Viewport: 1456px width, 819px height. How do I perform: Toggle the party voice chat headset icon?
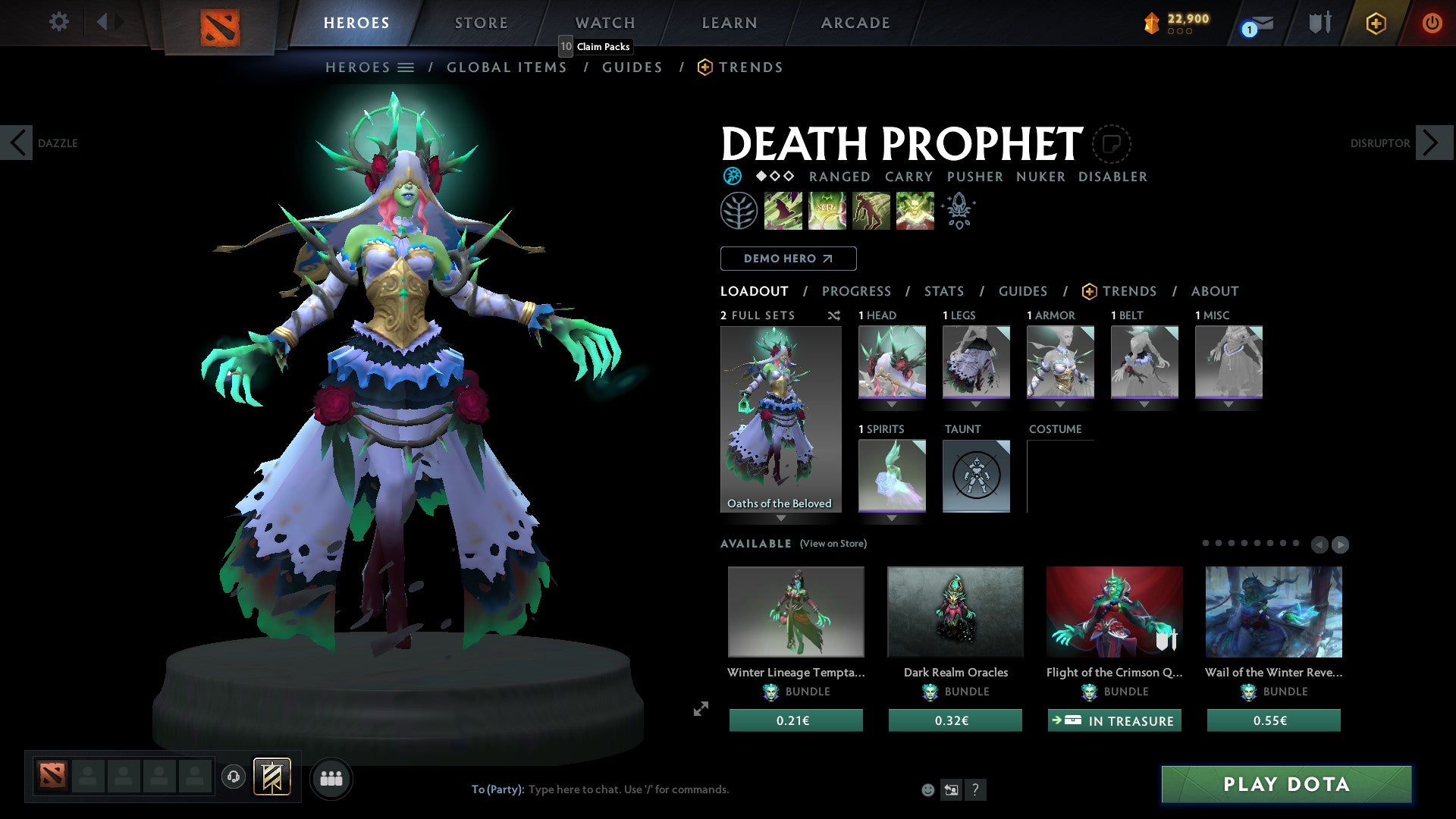pos(233,777)
